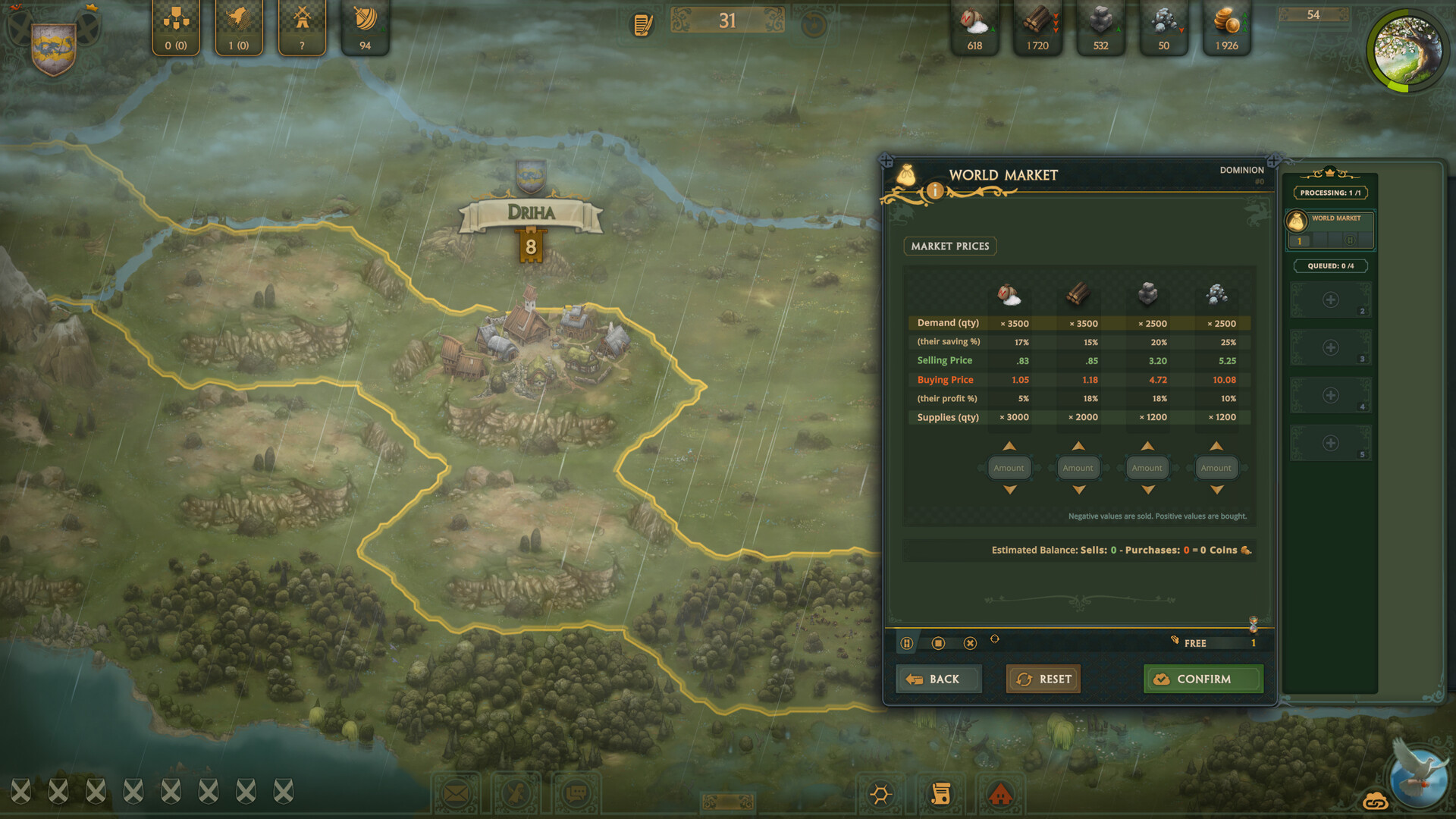Viewport: 1456px width, 819px height.
Task: Click the hexagon map overlay icon
Action: [880, 793]
